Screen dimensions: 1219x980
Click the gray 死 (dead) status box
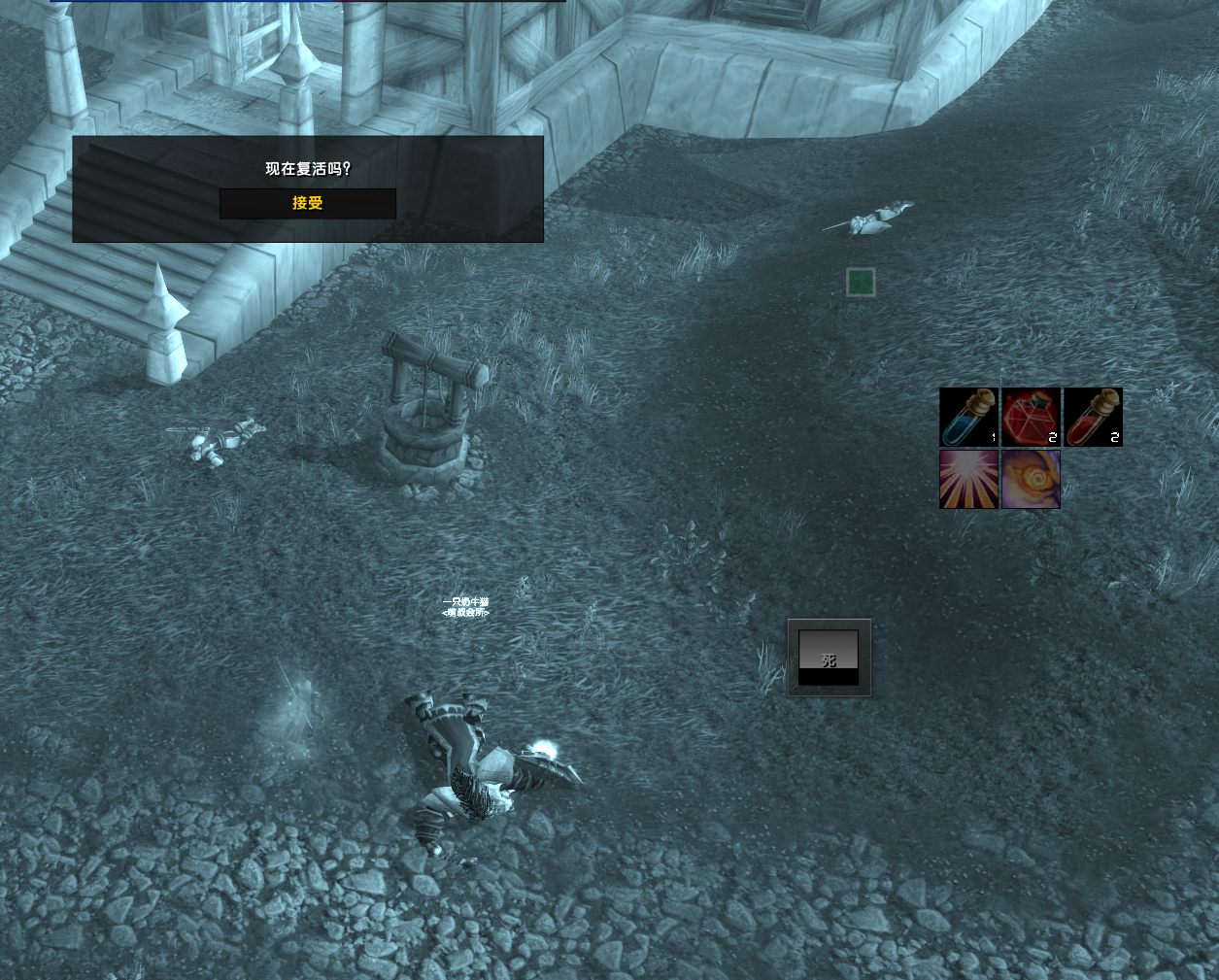point(829,658)
